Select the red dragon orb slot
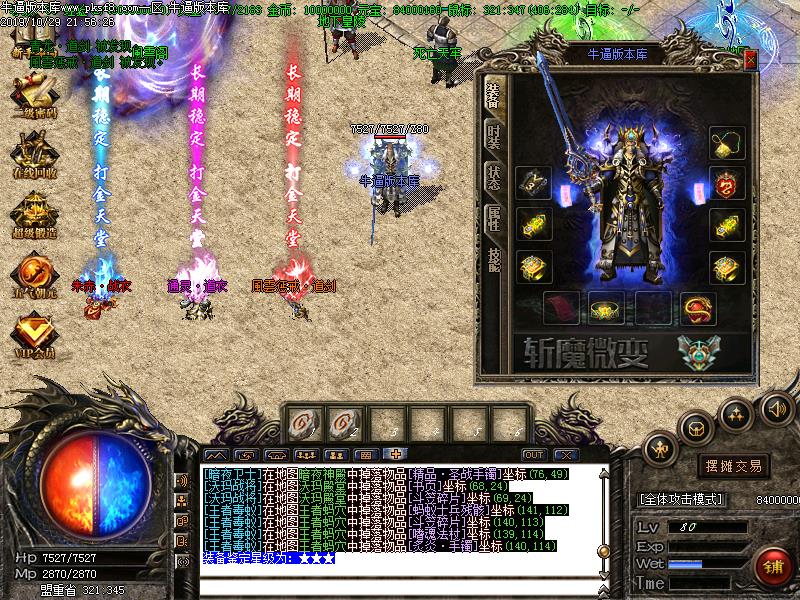Screen dimensions: 800x600 697,308
